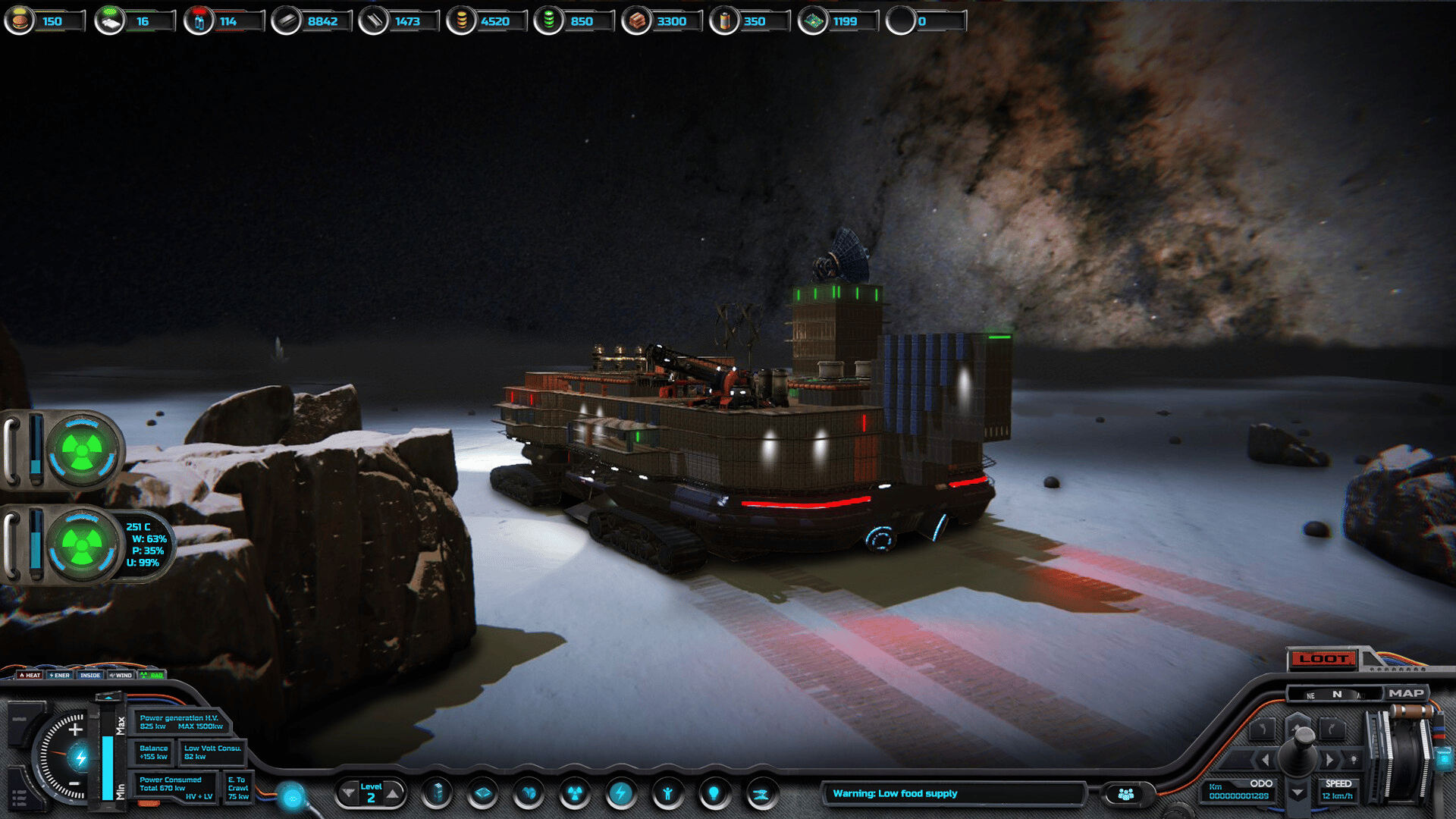The width and height of the screenshot is (1456, 819).
Task: Decrease the build Level with down arrow
Action: [348, 794]
